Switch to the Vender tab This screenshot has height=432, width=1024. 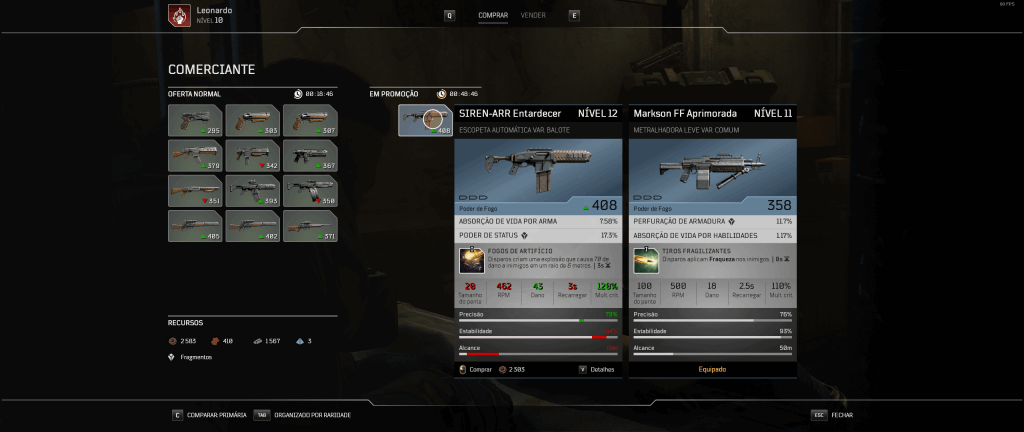pyautogui.click(x=533, y=15)
